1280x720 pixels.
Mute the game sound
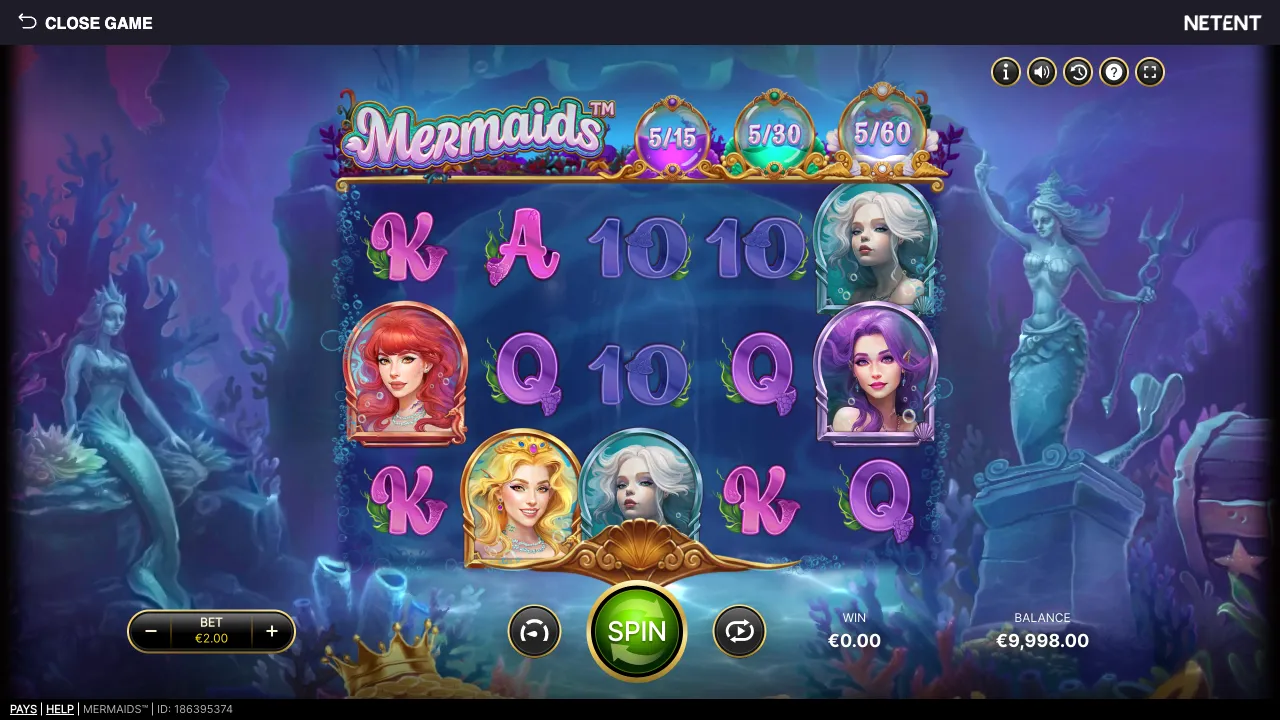1041,72
